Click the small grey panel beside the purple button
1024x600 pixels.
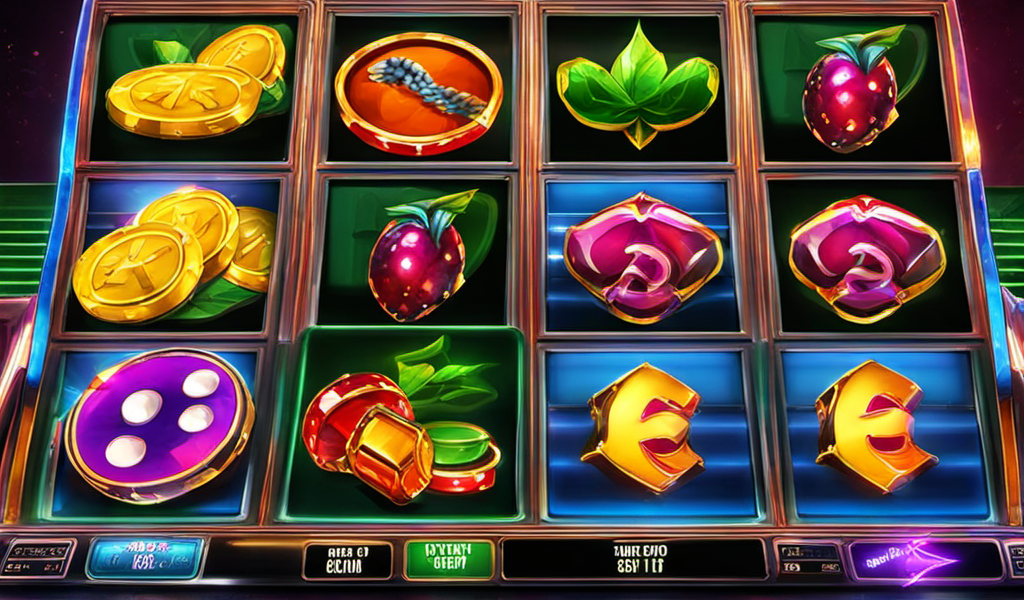pyautogui.click(x=808, y=560)
